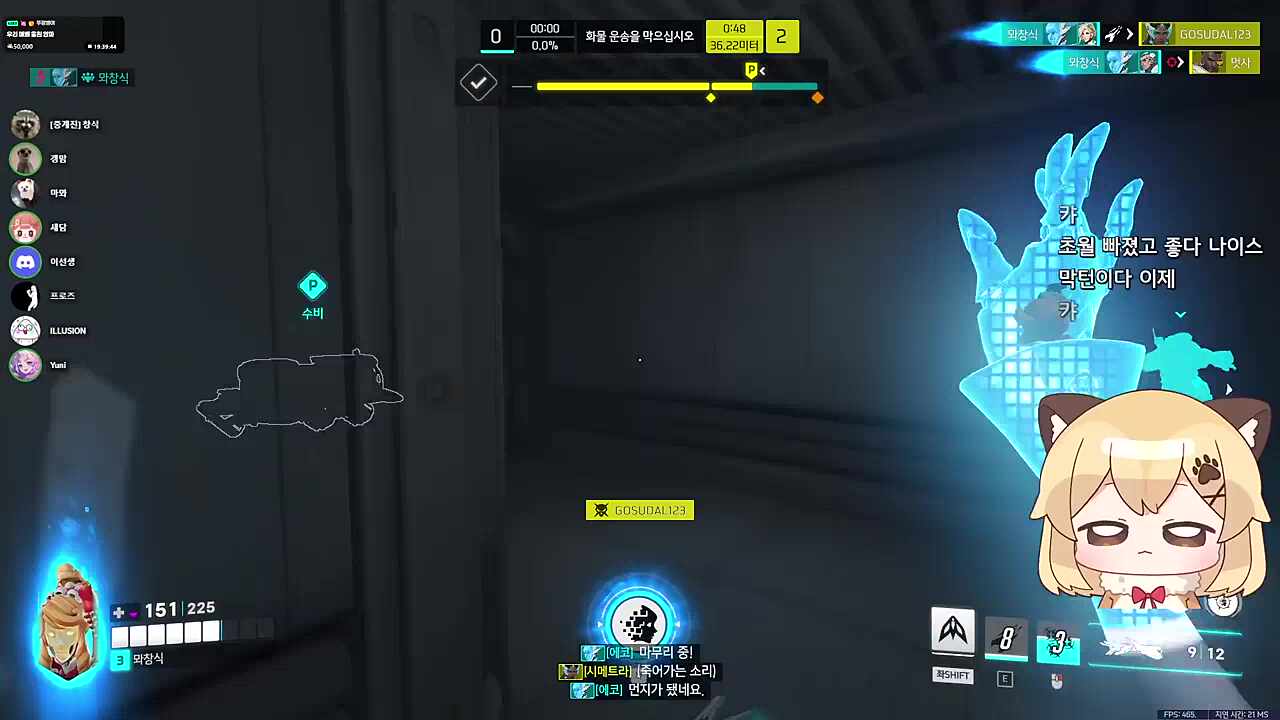Expand the chevron in the 멋사 killfeed row
Image resolution: width=1280 pixels, height=720 pixels.
[1181, 62]
